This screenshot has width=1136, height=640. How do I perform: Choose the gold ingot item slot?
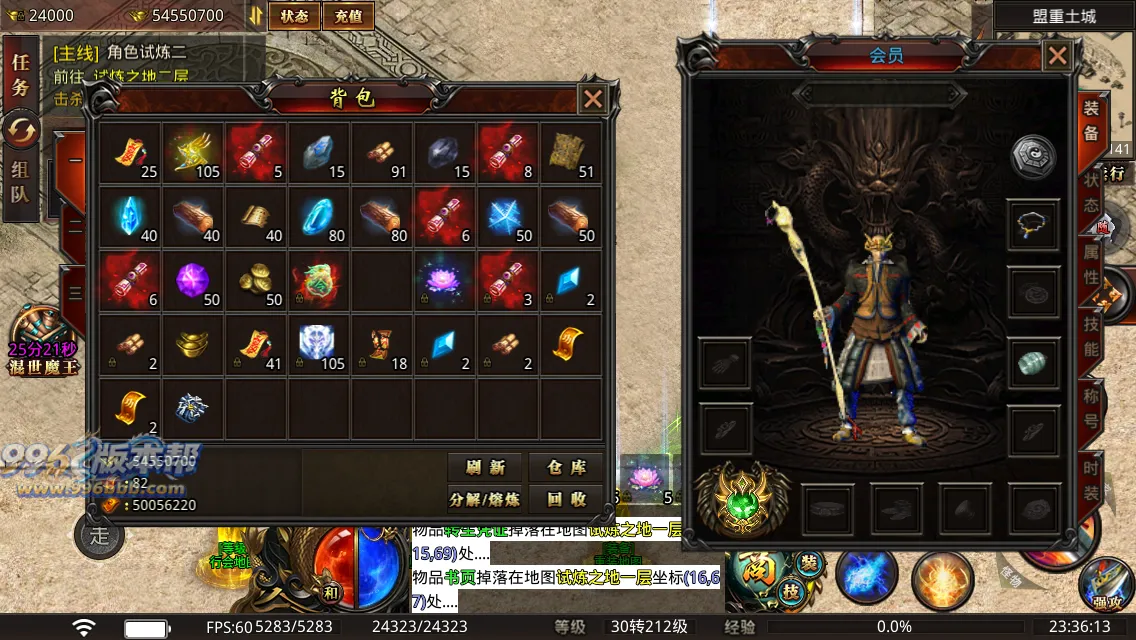[x=193, y=344]
